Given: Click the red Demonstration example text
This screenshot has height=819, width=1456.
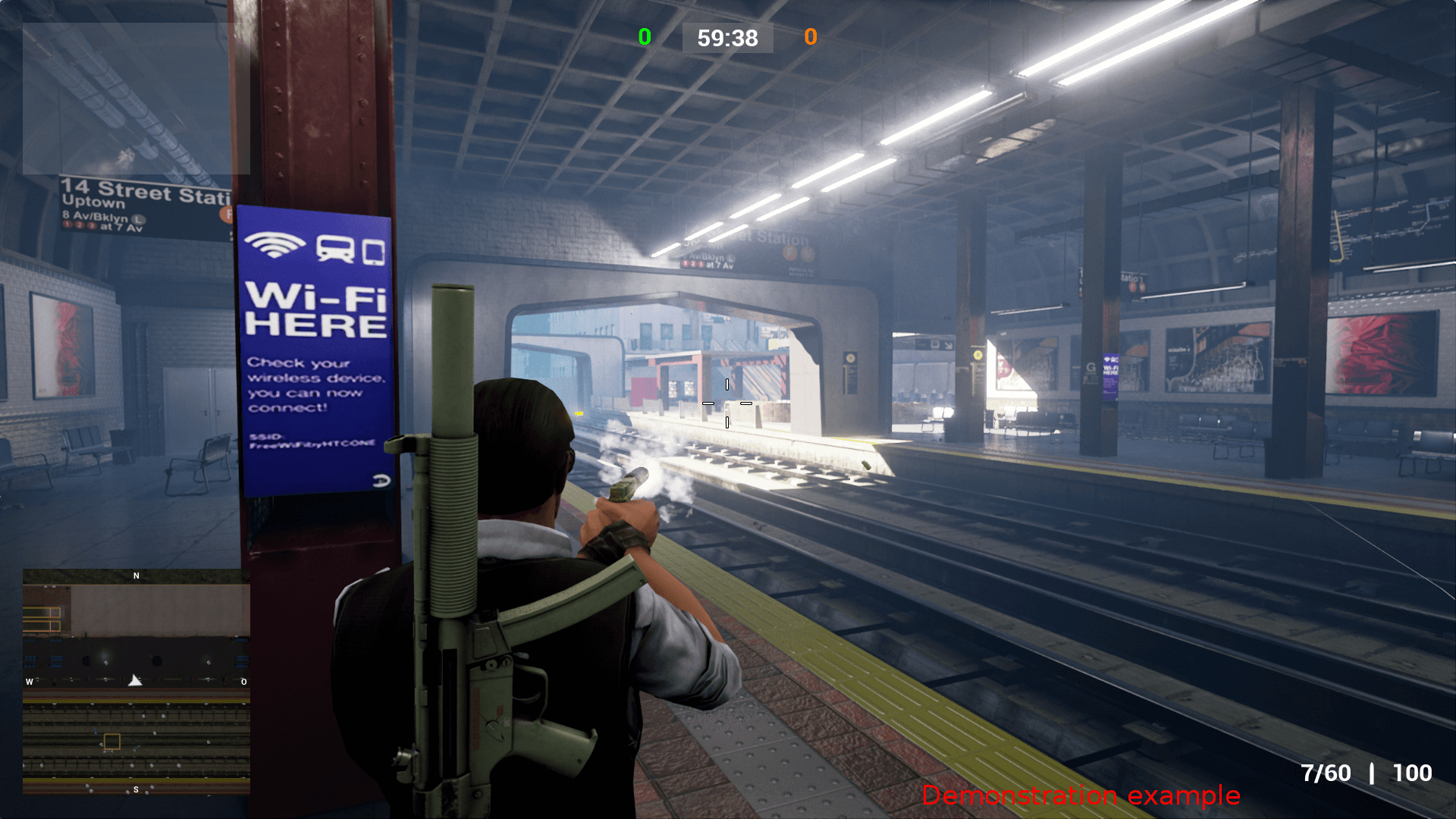Looking at the screenshot, I should coord(1082,796).
